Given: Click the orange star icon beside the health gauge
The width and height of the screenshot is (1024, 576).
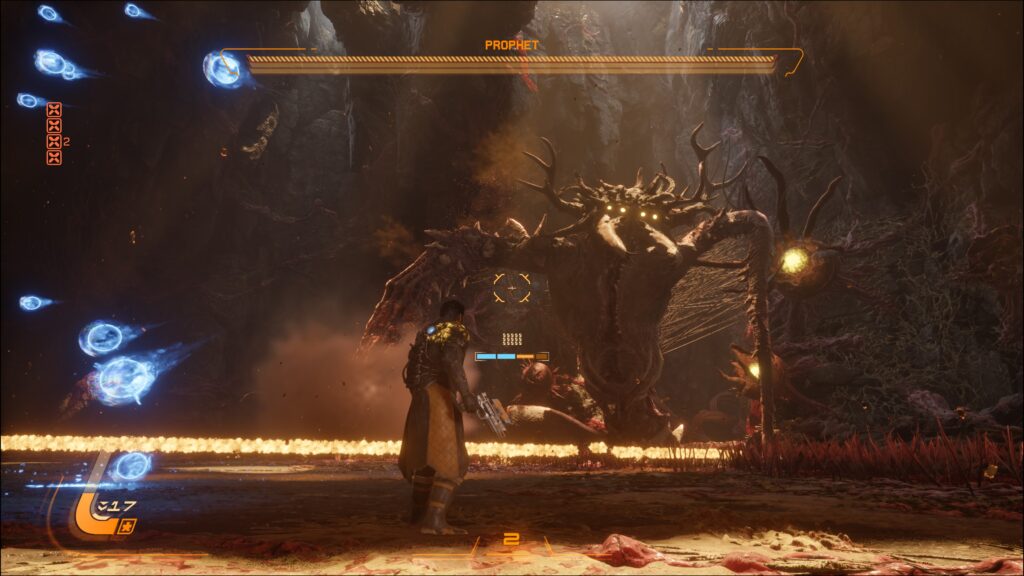Looking at the screenshot, I should pyautogui.click(x=126, y=526).
